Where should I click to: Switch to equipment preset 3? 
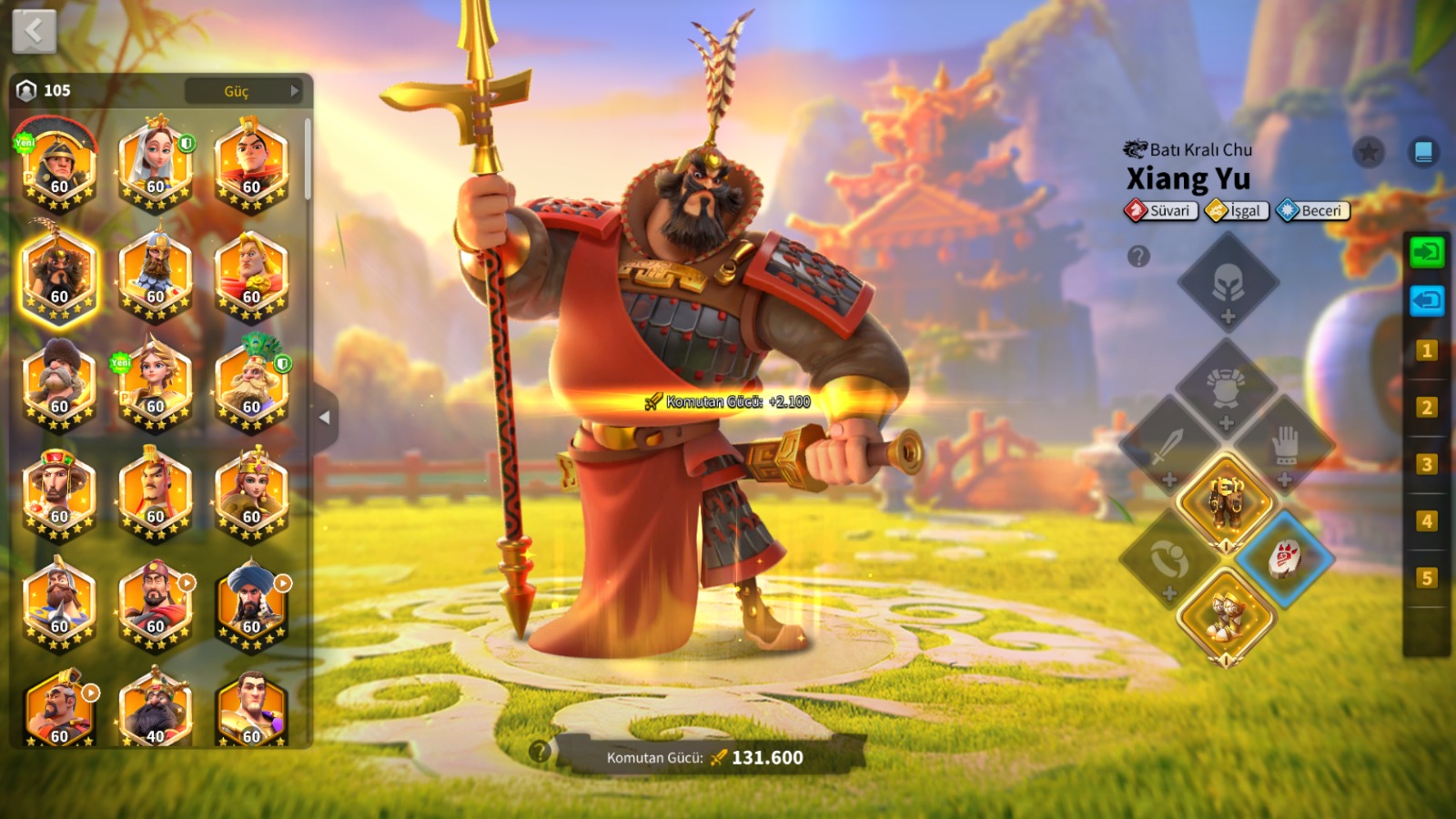click(x=1426, y=465)
